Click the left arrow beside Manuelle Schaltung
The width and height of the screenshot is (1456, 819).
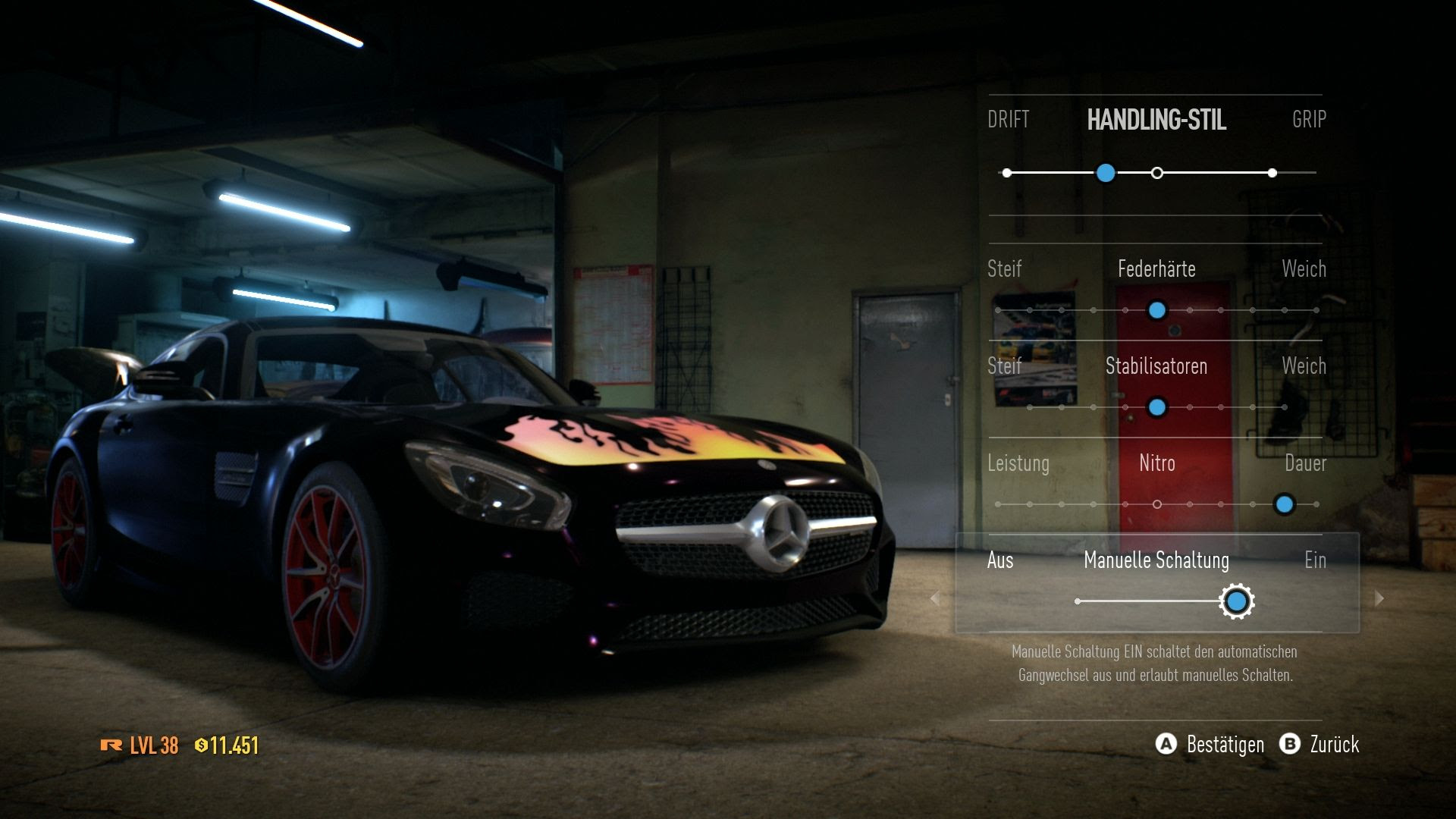[x=935, y=598]
